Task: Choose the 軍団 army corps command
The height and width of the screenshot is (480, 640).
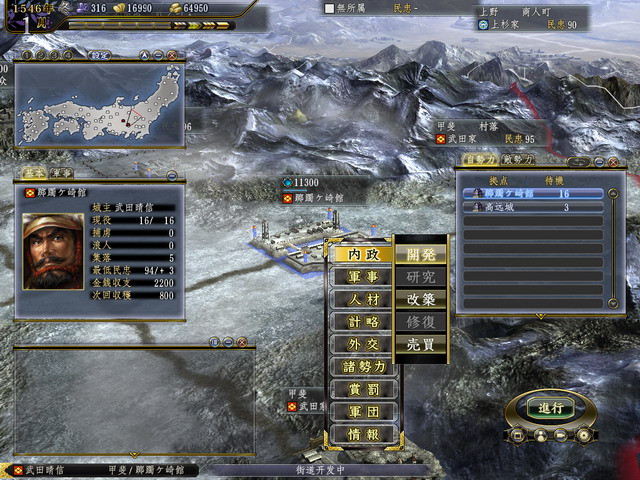Action: click(360, 411)
